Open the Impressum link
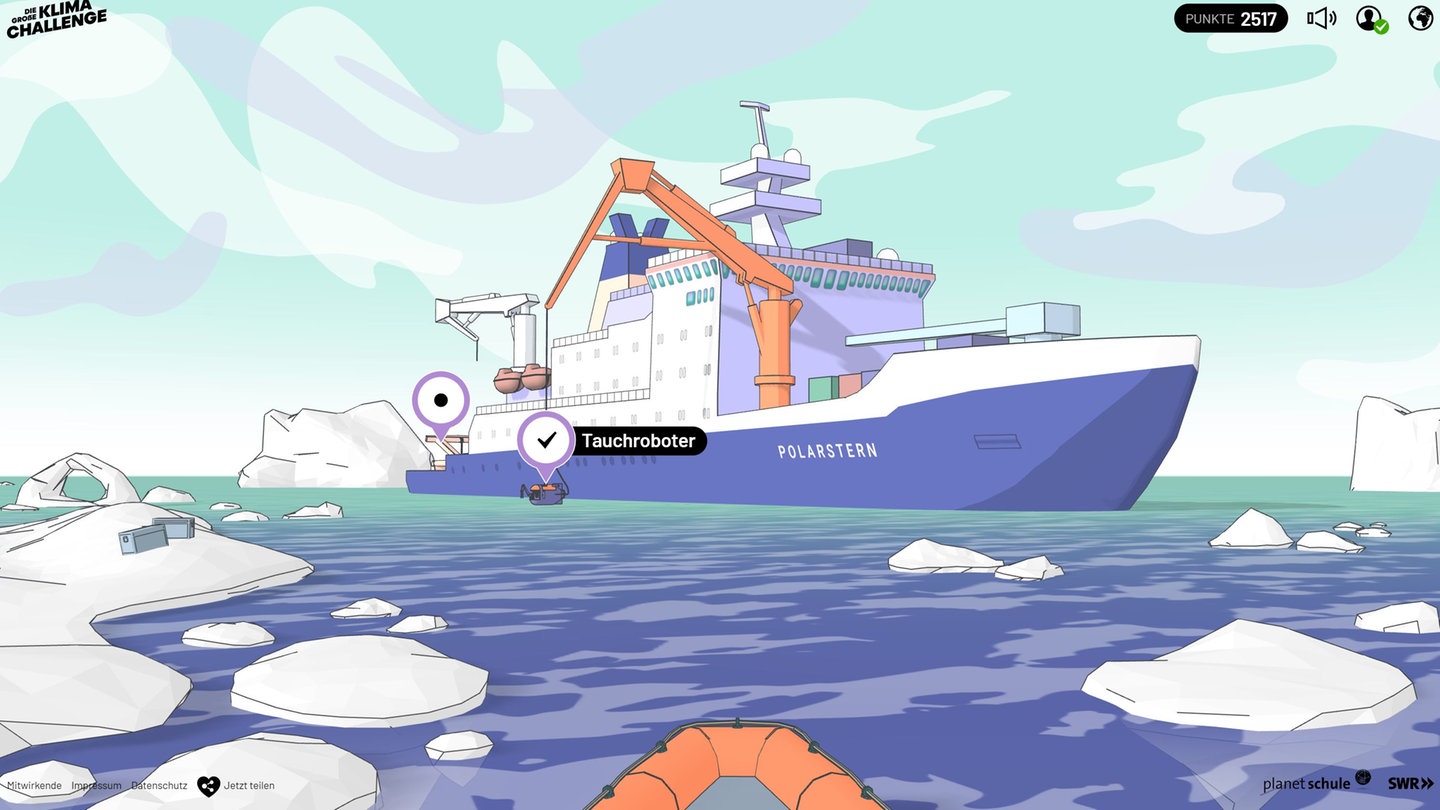 click(96, 786)
